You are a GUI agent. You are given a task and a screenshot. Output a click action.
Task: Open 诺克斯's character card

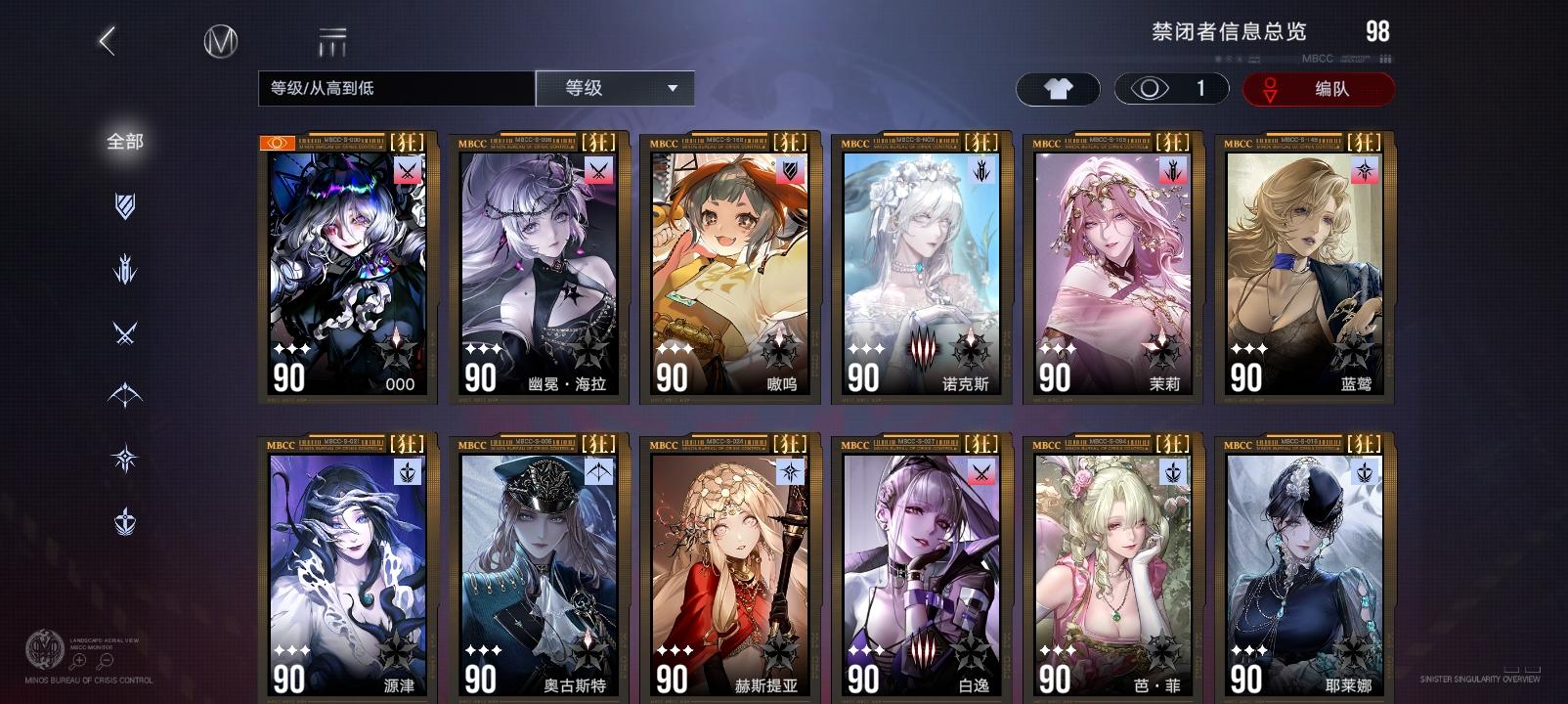pyautogui.click(x=919, y=264)
